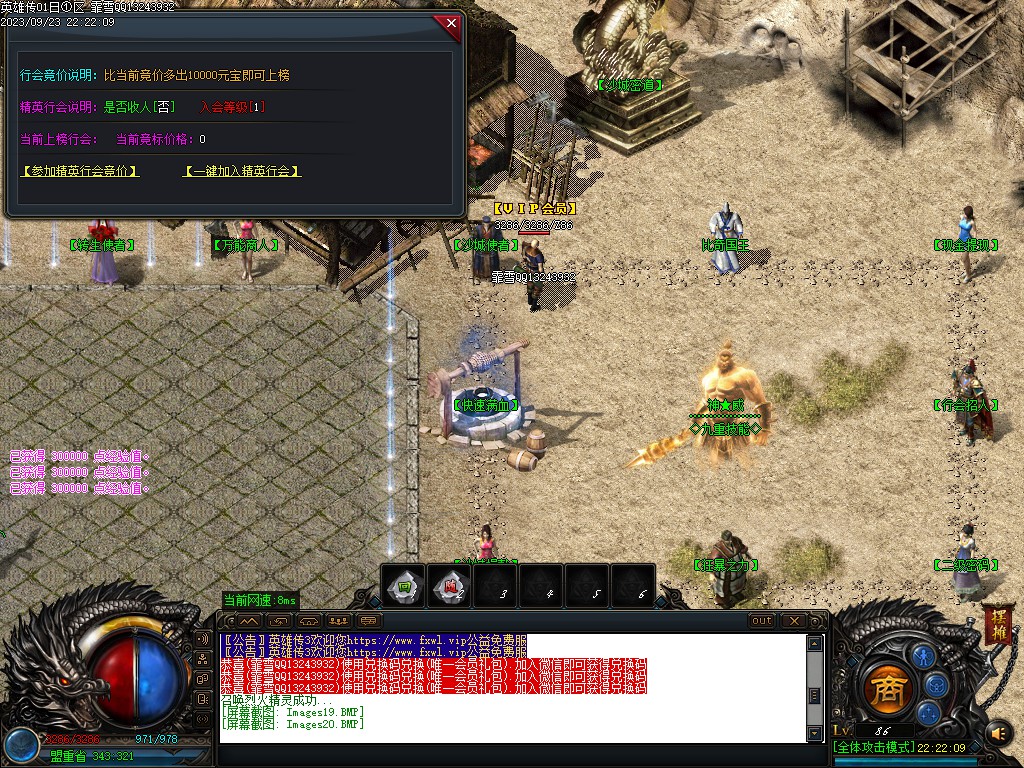Use hotbar slot 1 return stone
The height and width of the screenshot is (768, 1024).
point(403,586)
